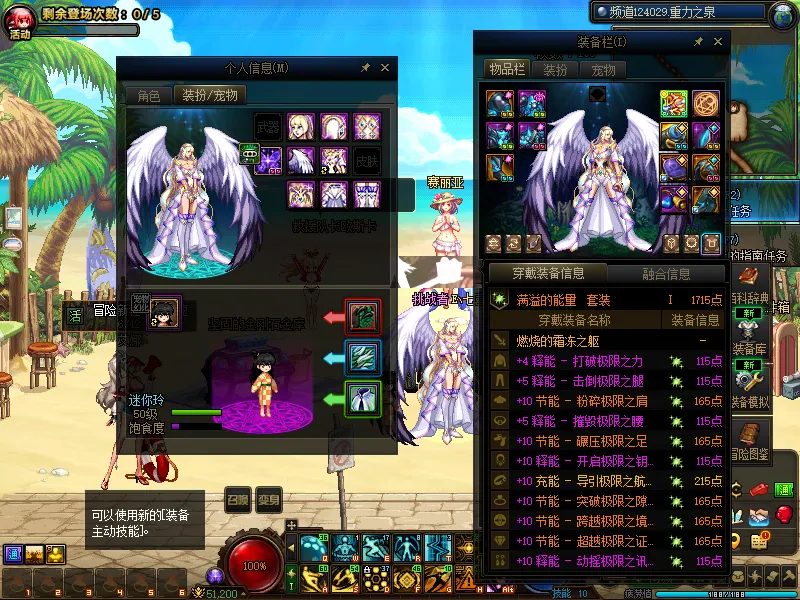
Task: Open the 宠物 tab in 装备栏
Action: (603, 70)
